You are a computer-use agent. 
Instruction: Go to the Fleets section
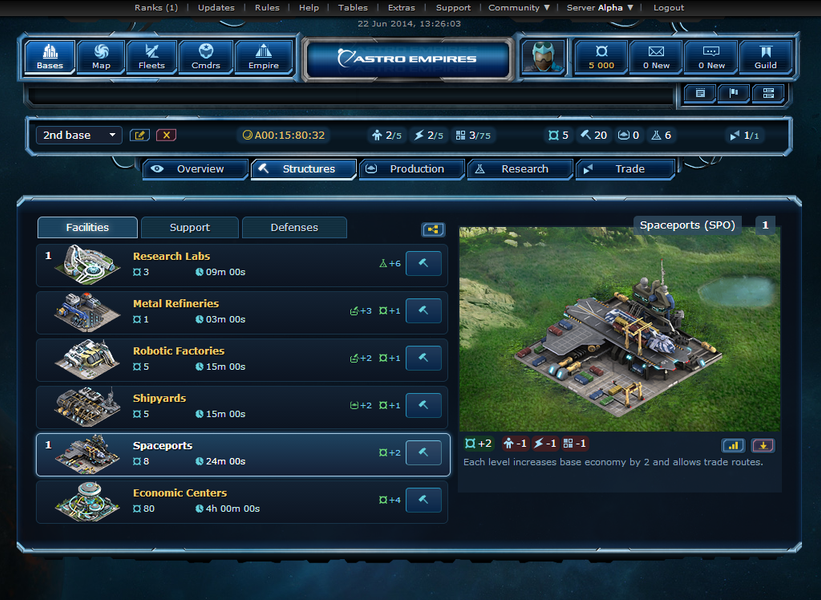pos(152,57)
